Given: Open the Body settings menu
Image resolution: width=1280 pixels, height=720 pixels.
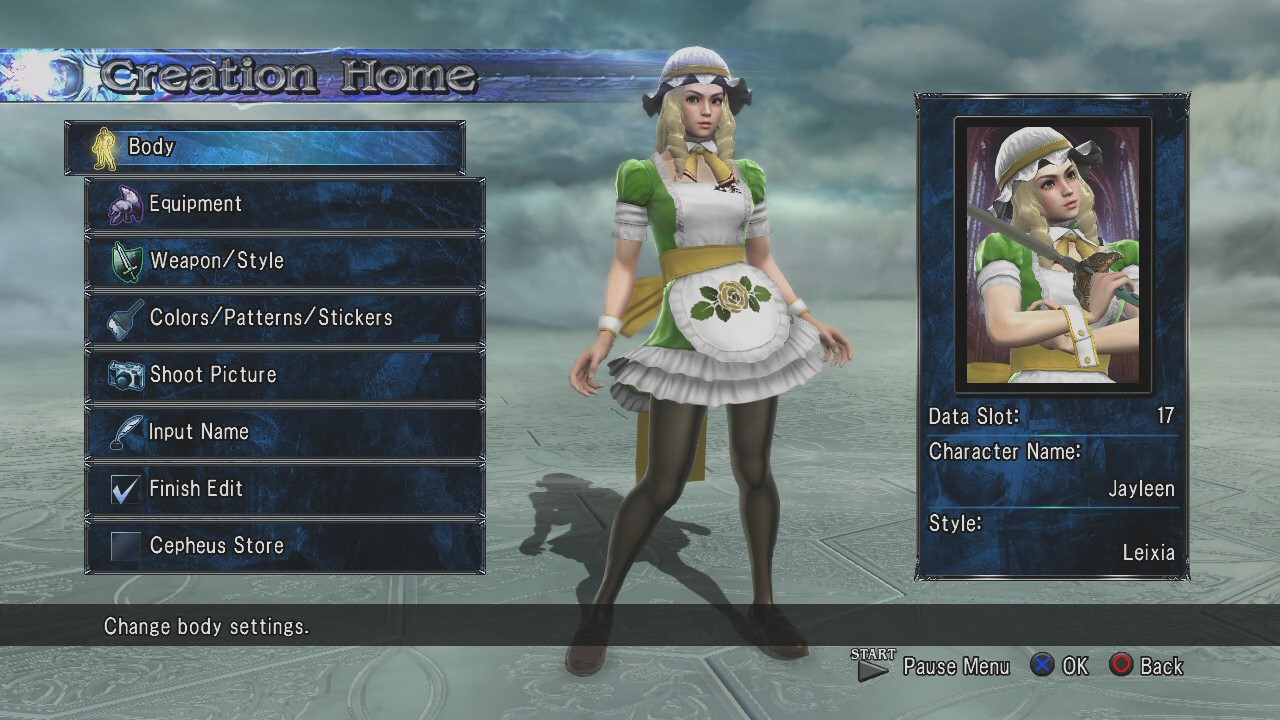Looking at the screenshot, I should pyautogui.click(x=264, y=147).
